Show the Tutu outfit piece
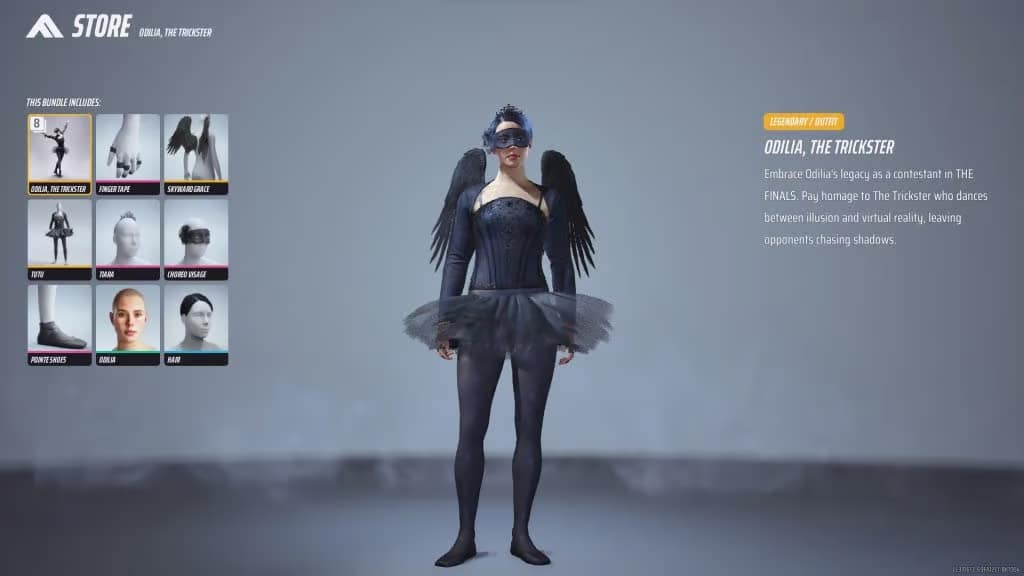The image size is (1024, 576). tap(59, 238)
